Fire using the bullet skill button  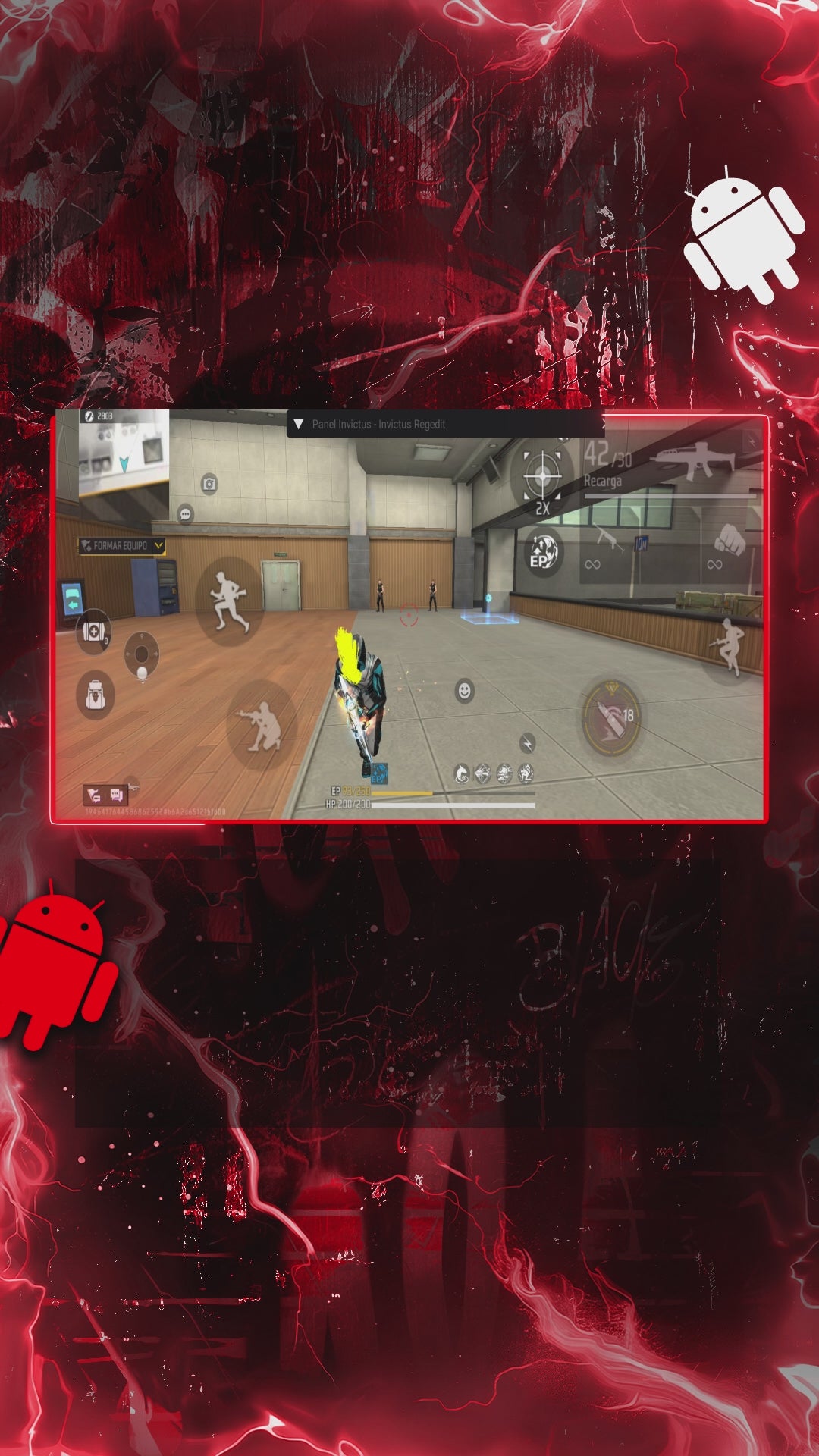[612, 717]
